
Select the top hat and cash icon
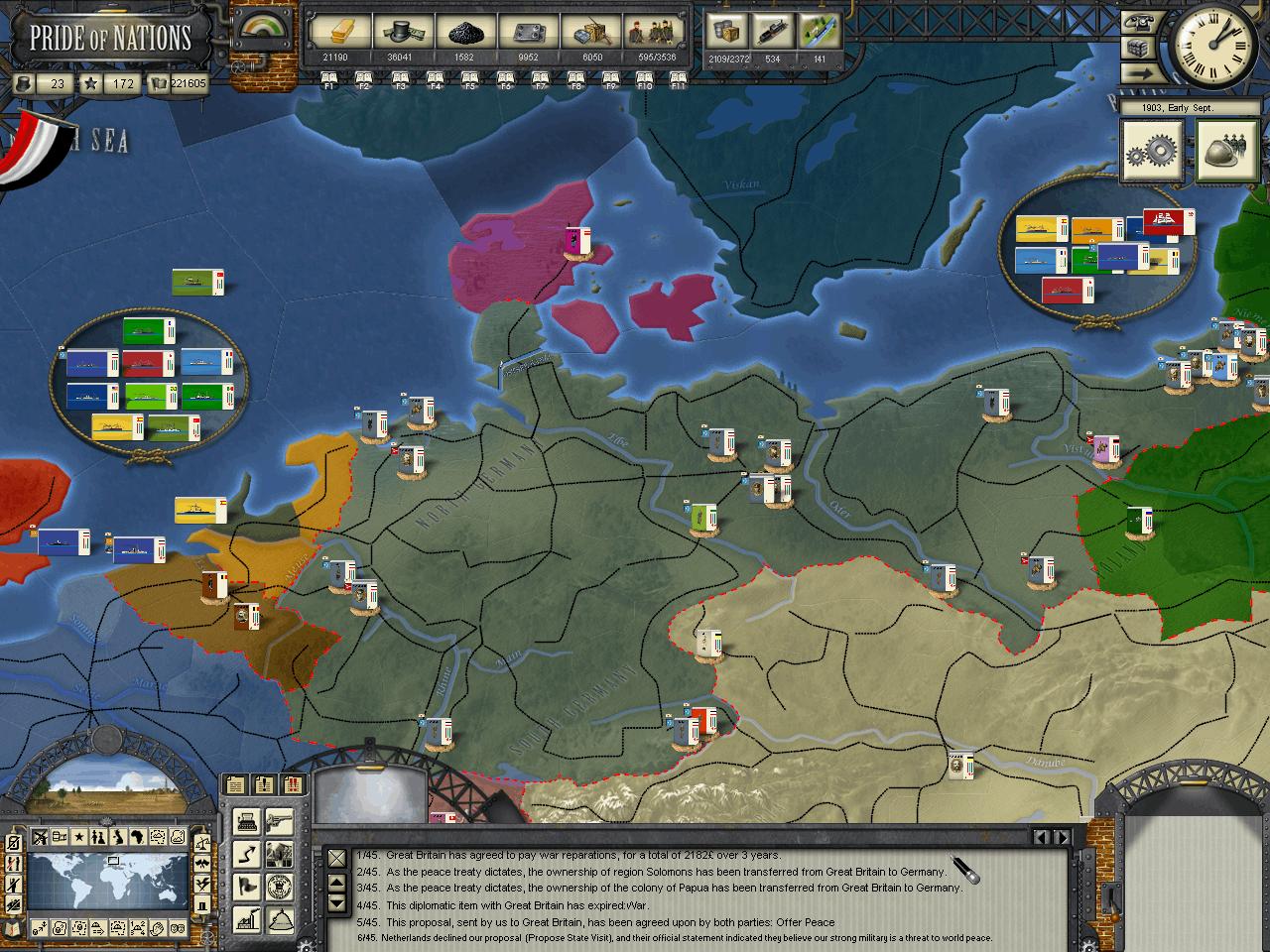point(400,34)
